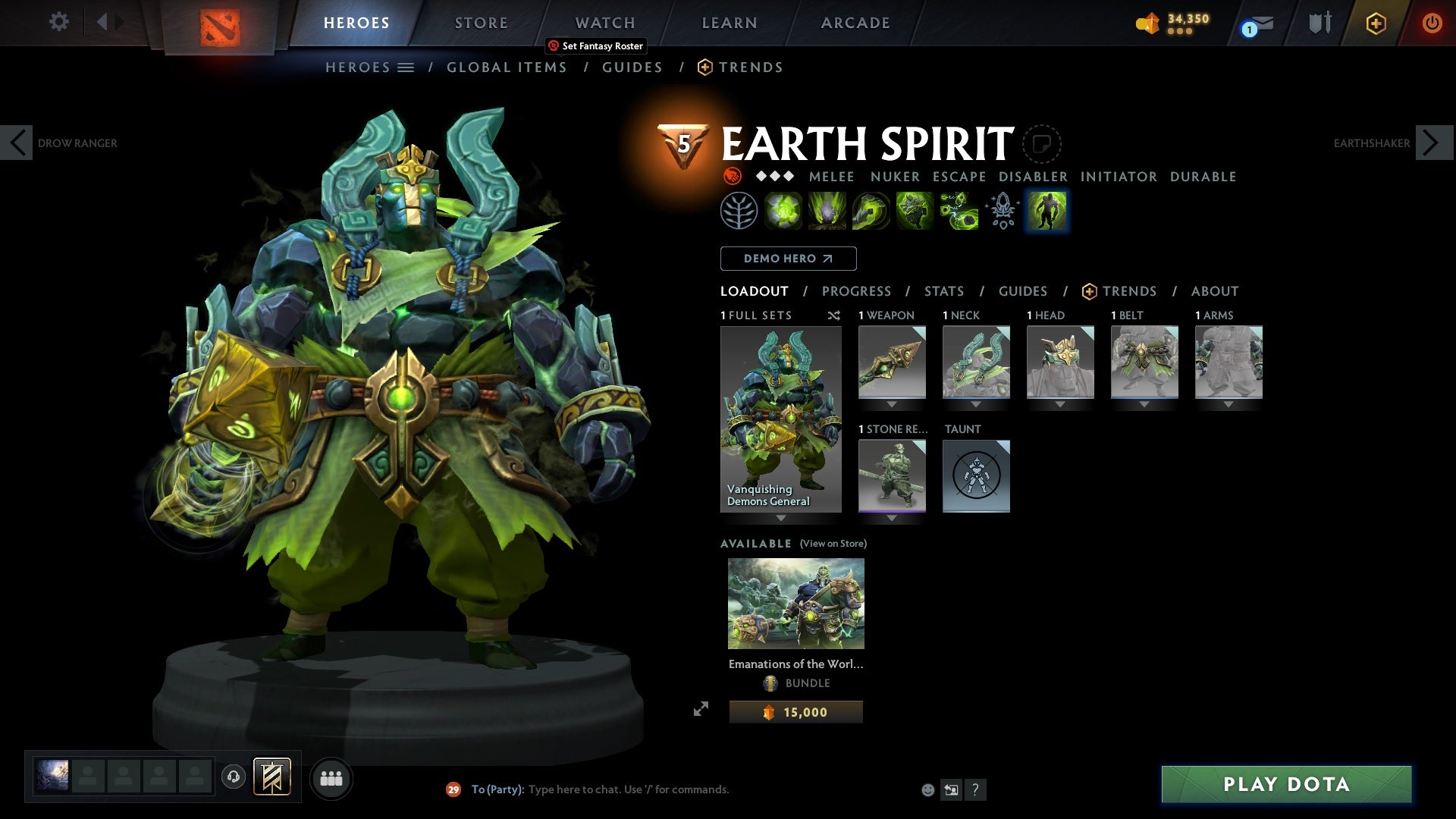Expand the Heroes hamburger menu
The width and height of the screenshot is (1456, 819).
coord(406,67)
